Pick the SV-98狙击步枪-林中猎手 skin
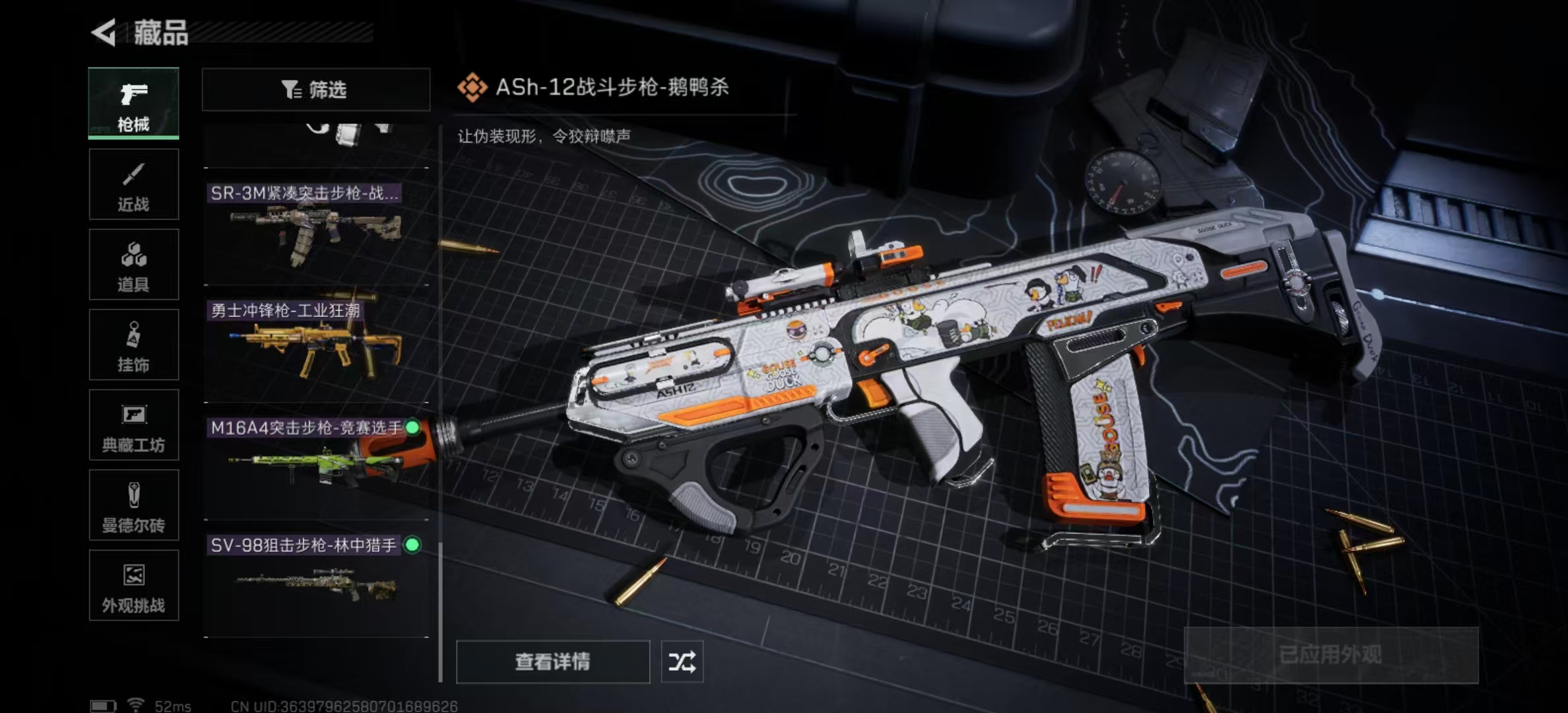Viewport: 1568px width, 713px height. tap(316, 580)
